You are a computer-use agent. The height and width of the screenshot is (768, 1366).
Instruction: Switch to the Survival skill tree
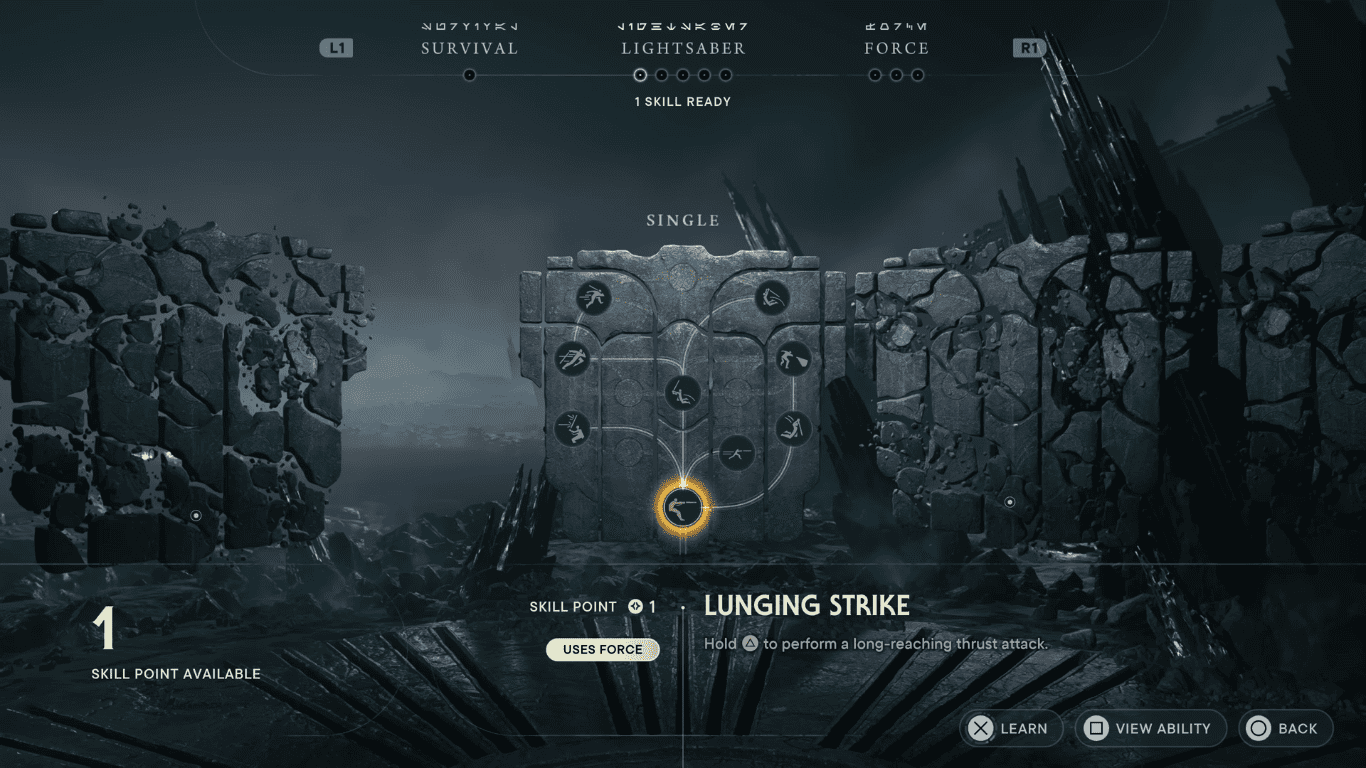tap(469, 47)
